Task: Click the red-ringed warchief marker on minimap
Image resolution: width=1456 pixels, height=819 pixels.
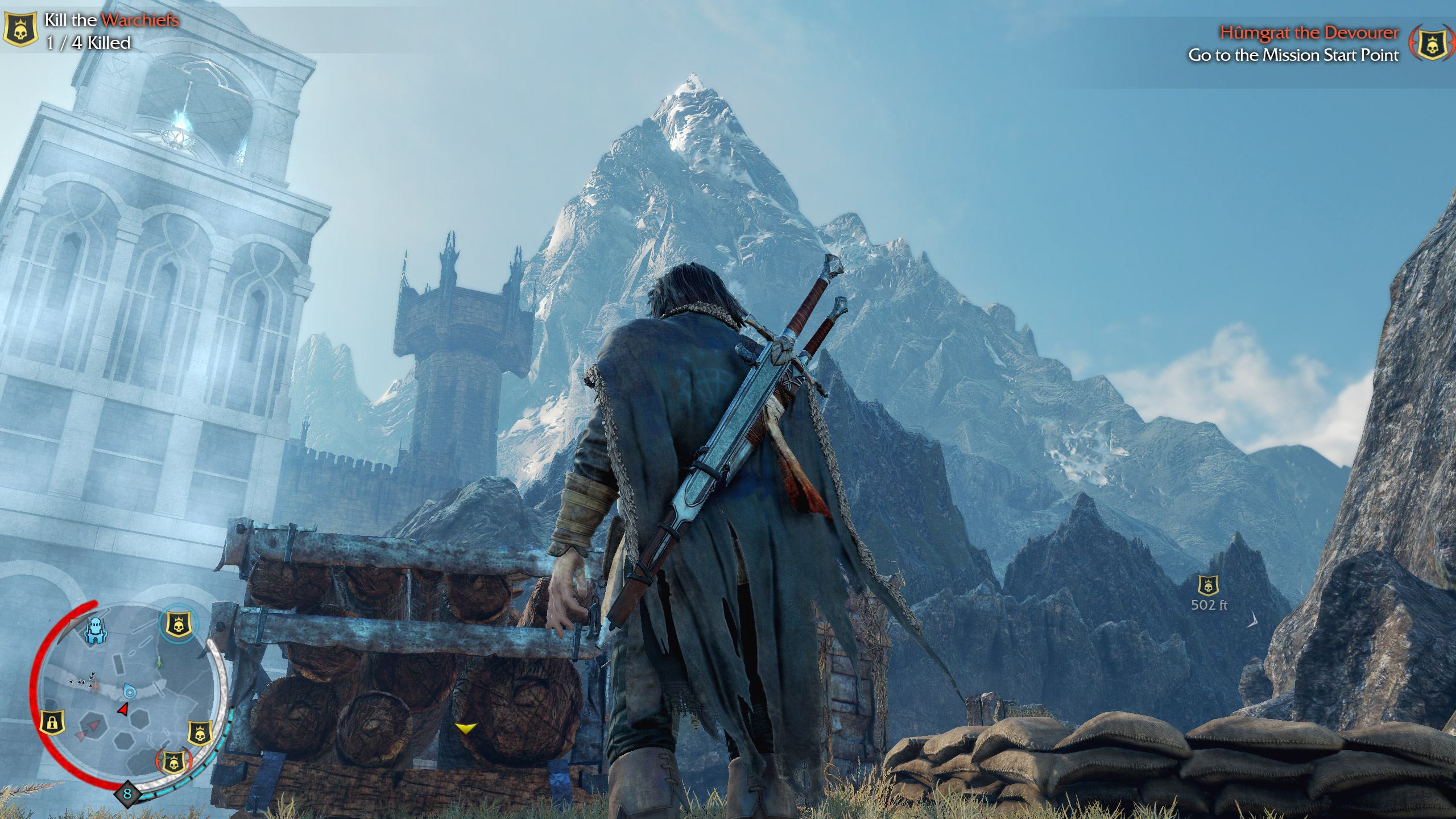Action: pos(174,761)
